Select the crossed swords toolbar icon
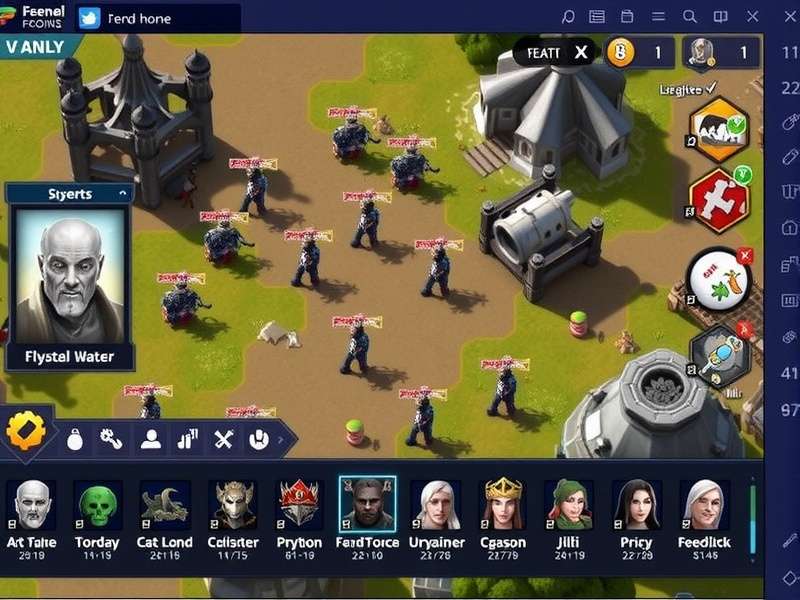Image resolution: width=800 pixels, height=600 pixels. point(223,438)
